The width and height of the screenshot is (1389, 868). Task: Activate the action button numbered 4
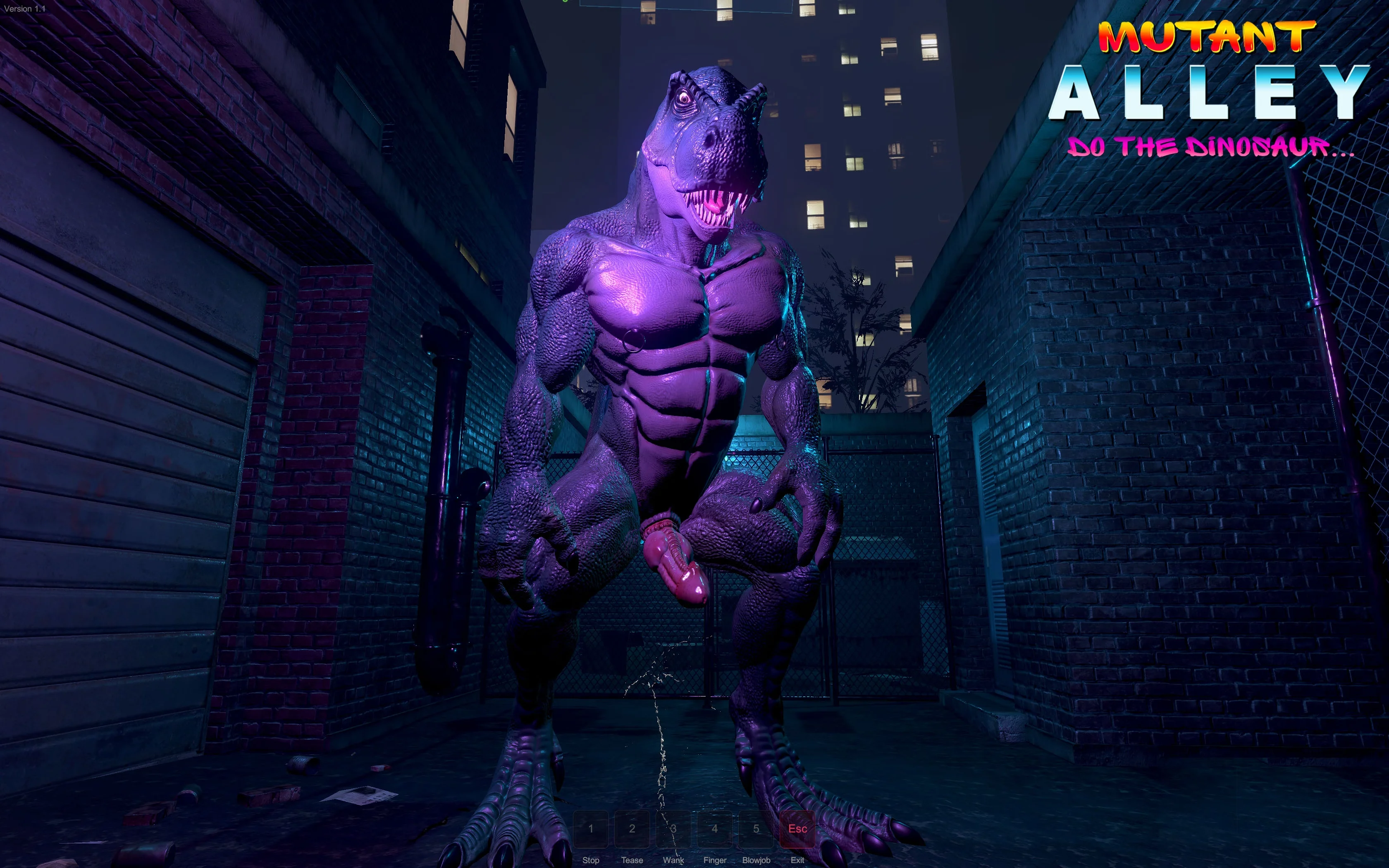pyautogui.click(x=715, y=828)
